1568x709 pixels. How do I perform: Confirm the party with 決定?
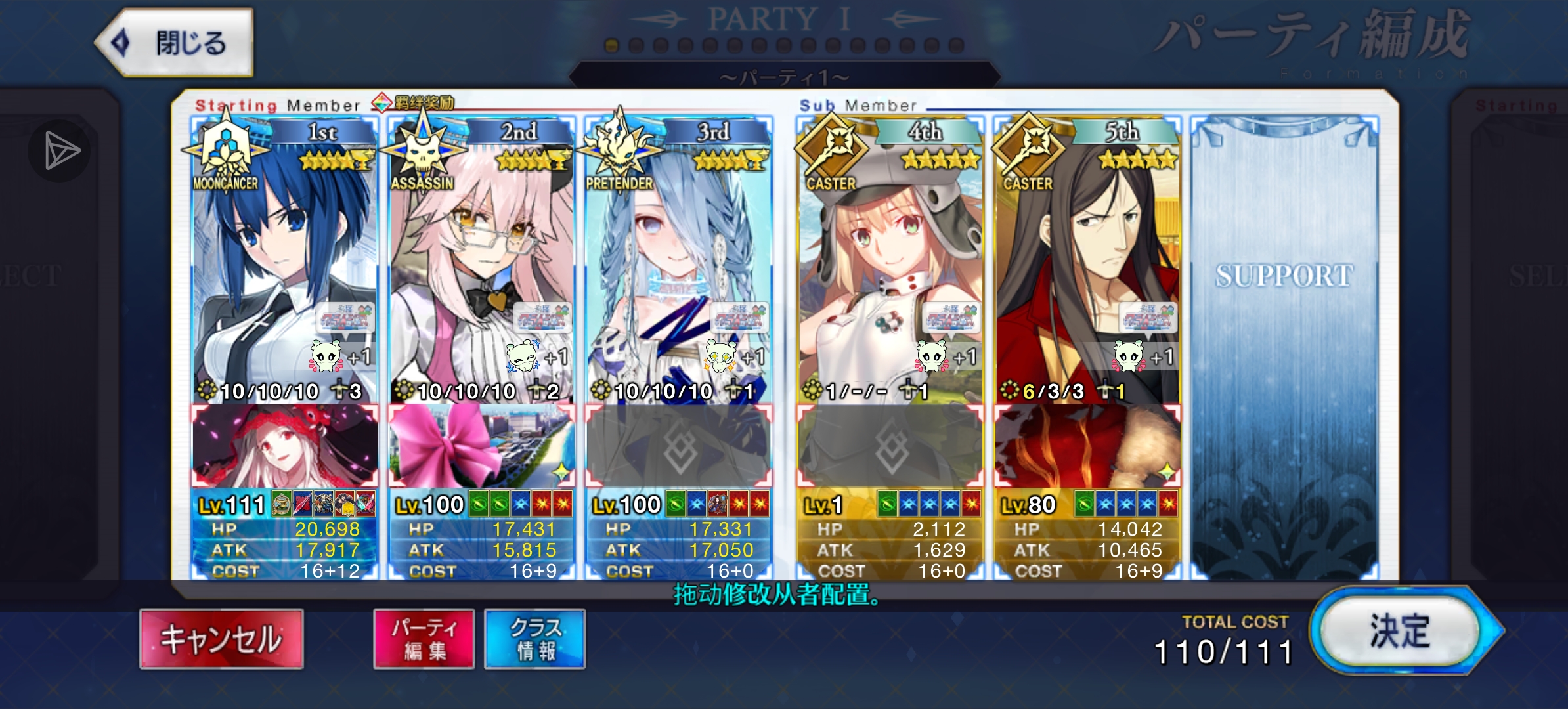1400,632
